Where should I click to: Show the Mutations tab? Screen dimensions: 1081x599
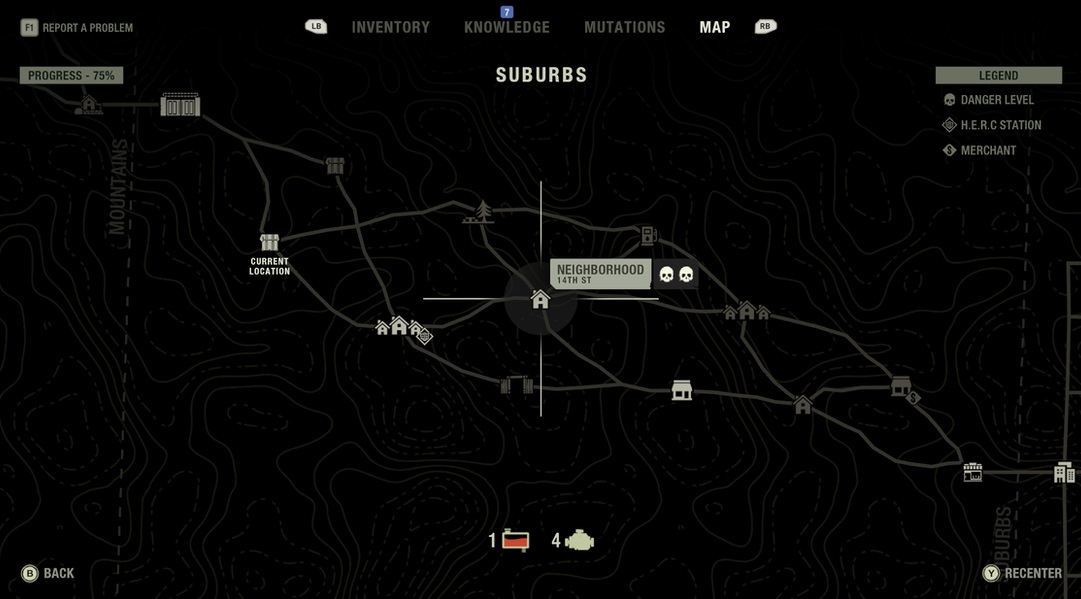tap(624, 27)
